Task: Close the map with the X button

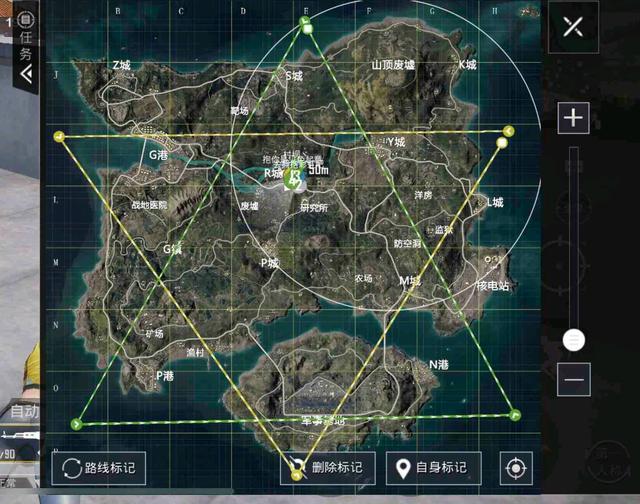Action: pyautogui.click(x=572, y=25)
